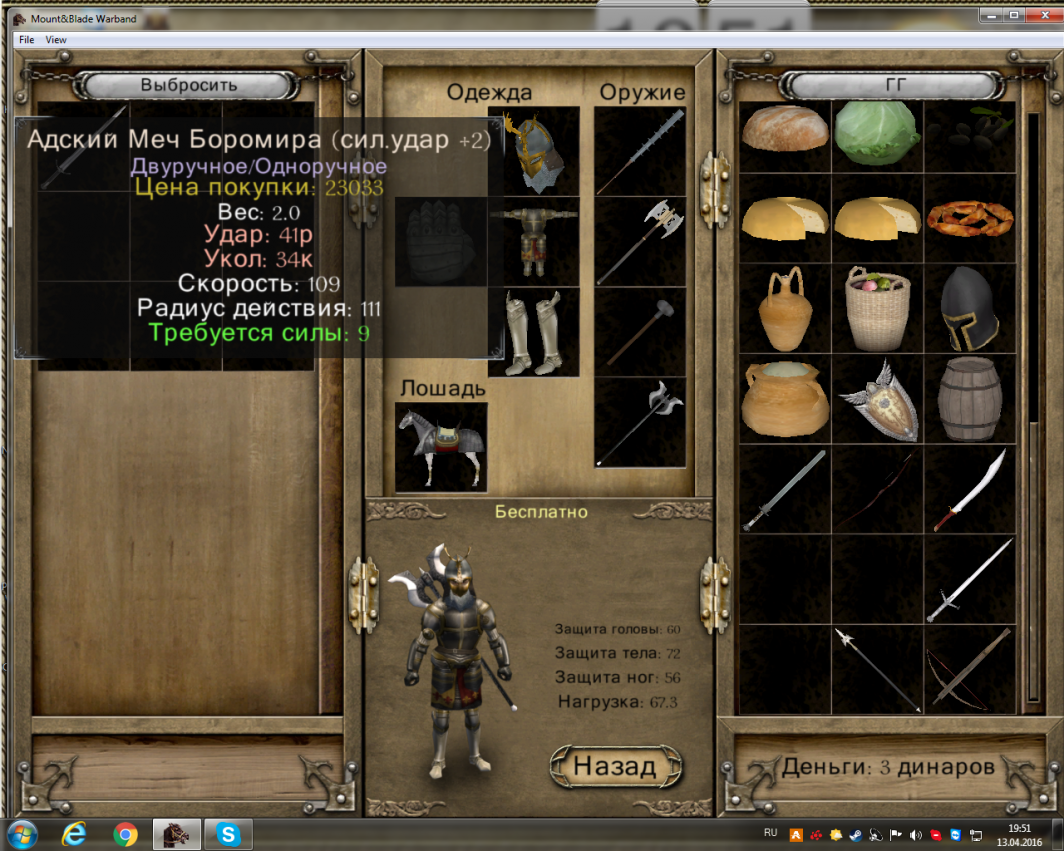The width and height of the screenshot is (1064, 851).
Task: Close the Warband window
Action: (1039, 16)
